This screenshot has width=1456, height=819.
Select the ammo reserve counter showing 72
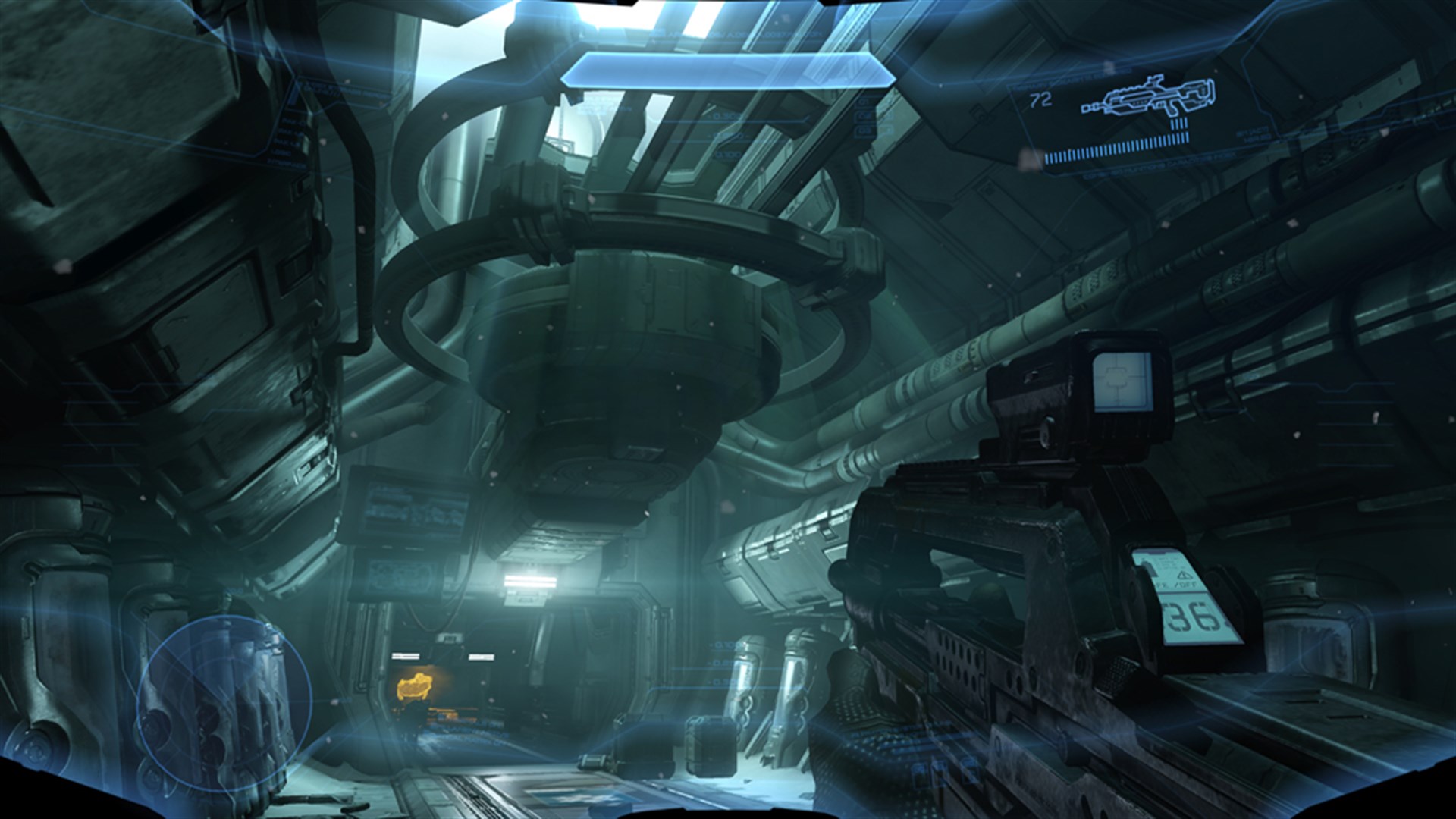point(1040,99)
